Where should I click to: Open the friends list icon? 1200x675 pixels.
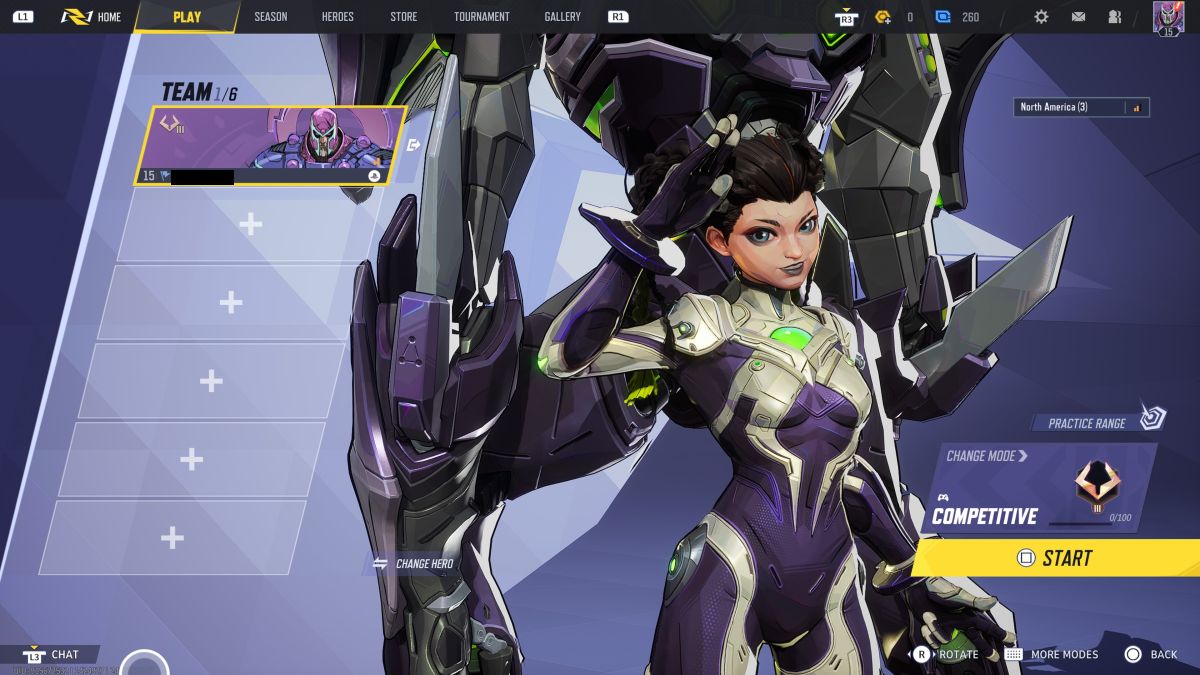[1114, 17]
